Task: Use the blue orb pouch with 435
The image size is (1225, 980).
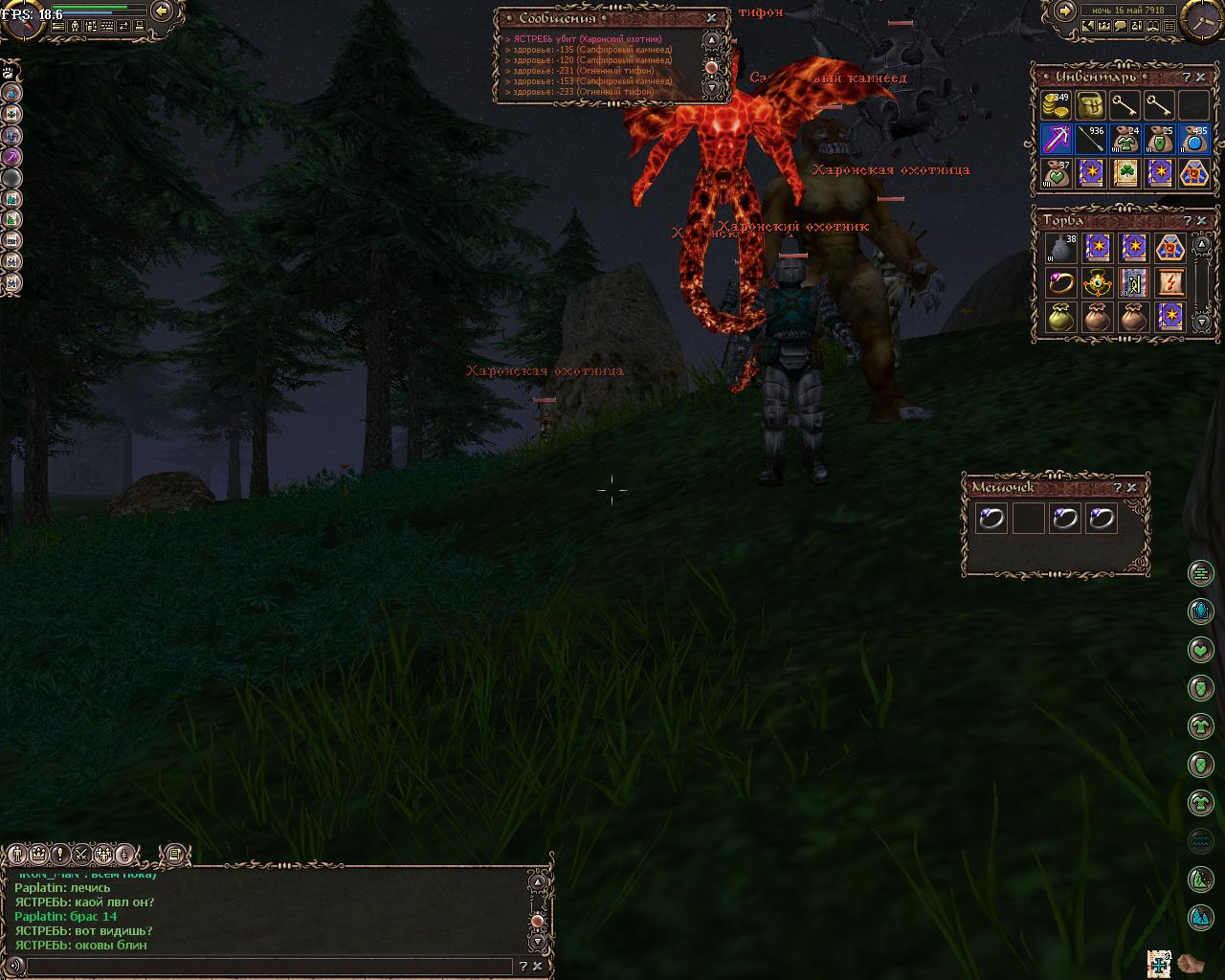Action: (1193, 140)
